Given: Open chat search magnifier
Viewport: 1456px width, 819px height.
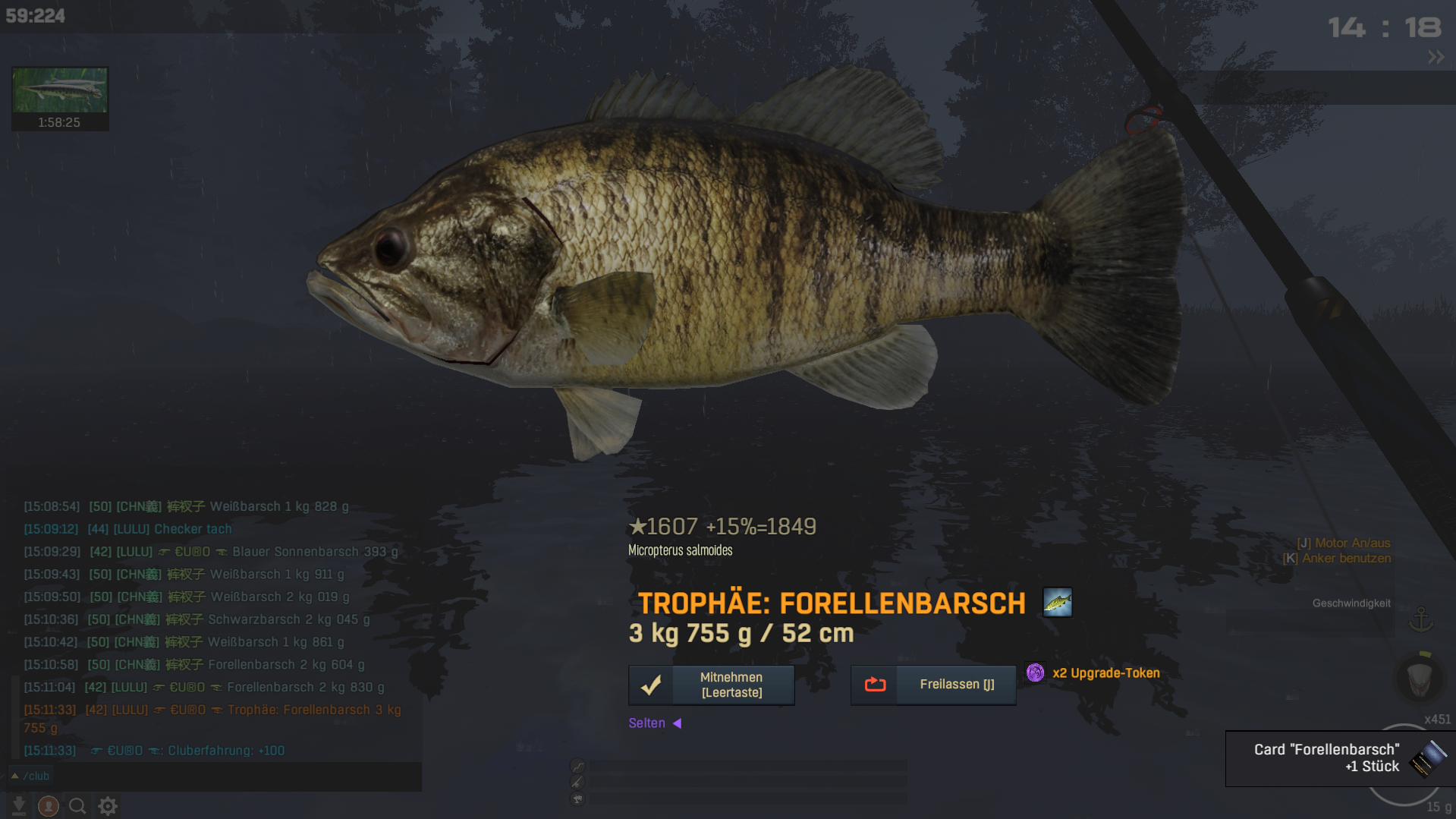Looking at the screenshot, I should coord(77,805).
